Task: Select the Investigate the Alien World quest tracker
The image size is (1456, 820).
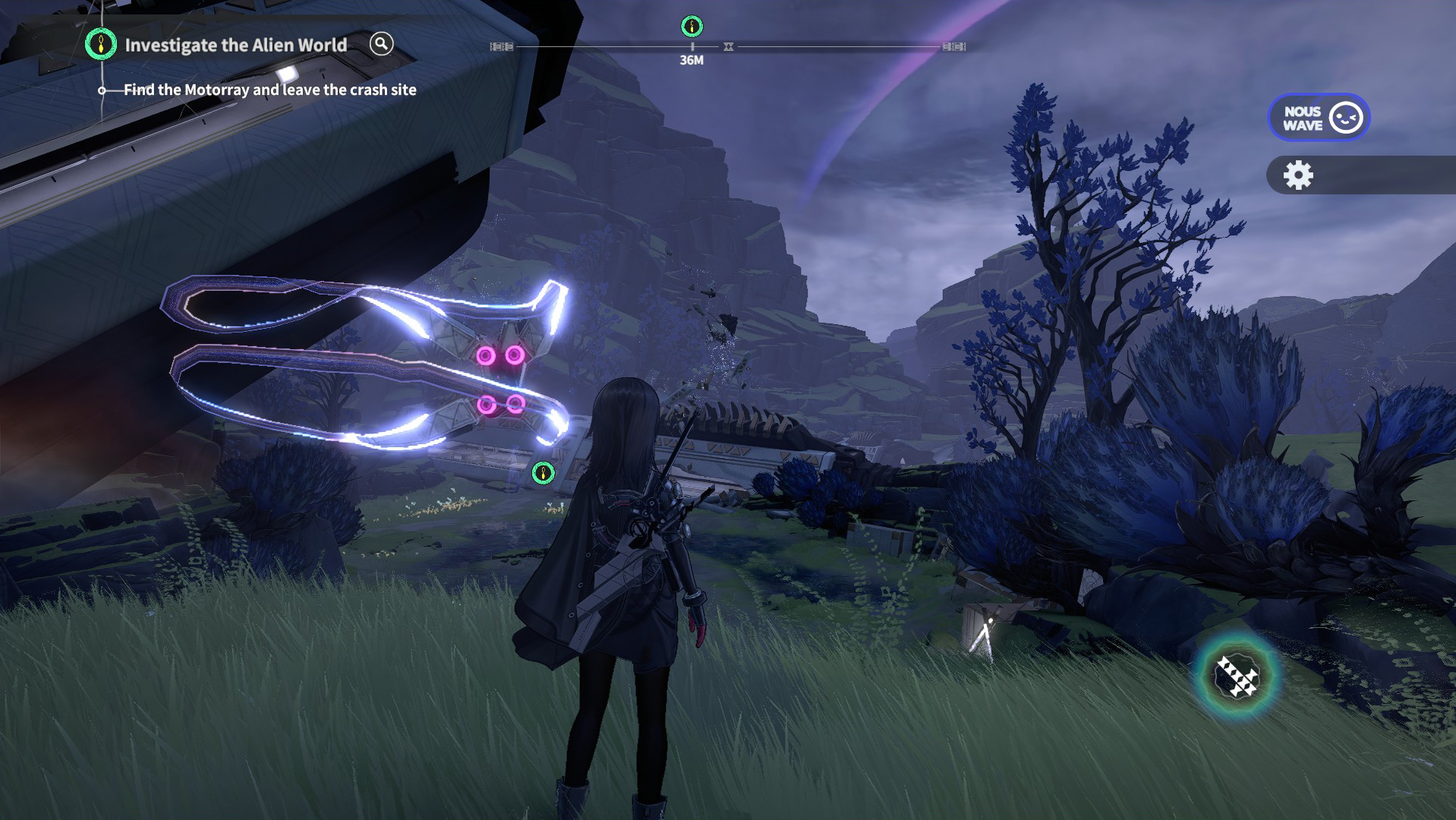Action: pos(235,46)
